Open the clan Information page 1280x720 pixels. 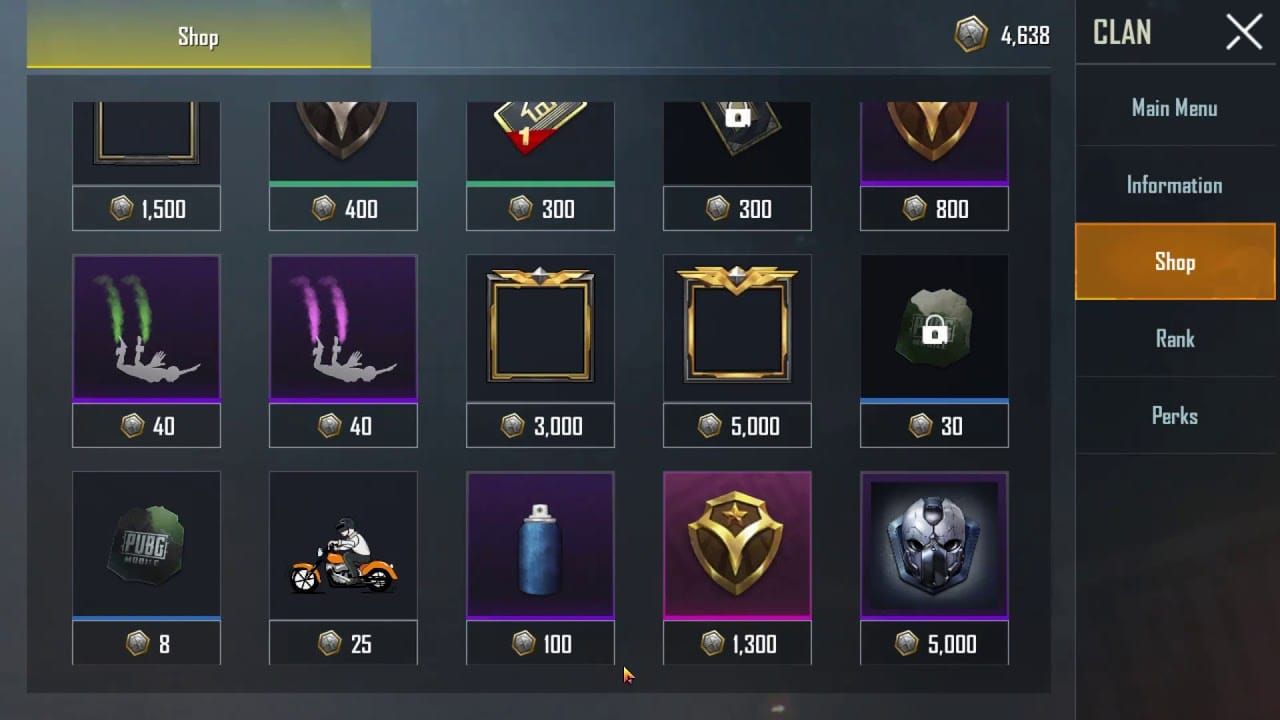(x=1175, y=184)
